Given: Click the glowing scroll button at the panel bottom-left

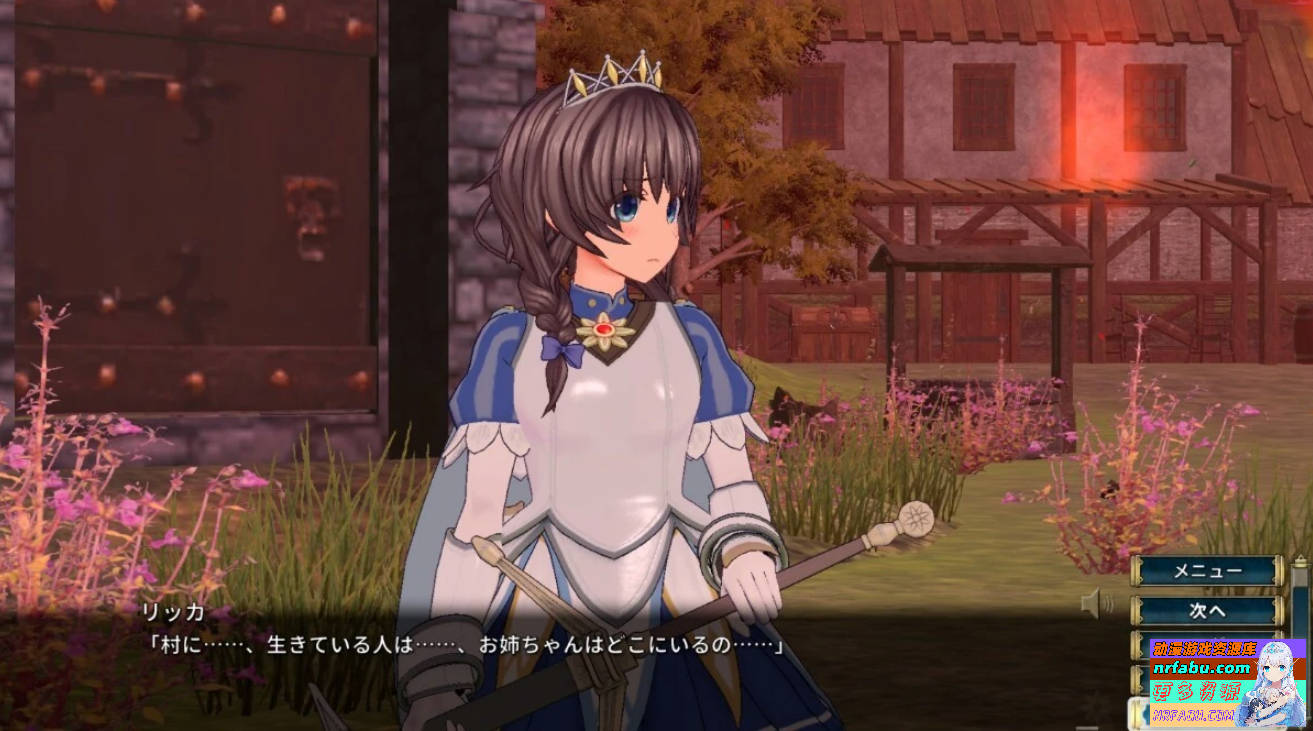Looking at the screenshot, I should click(x=1139, y=712).
